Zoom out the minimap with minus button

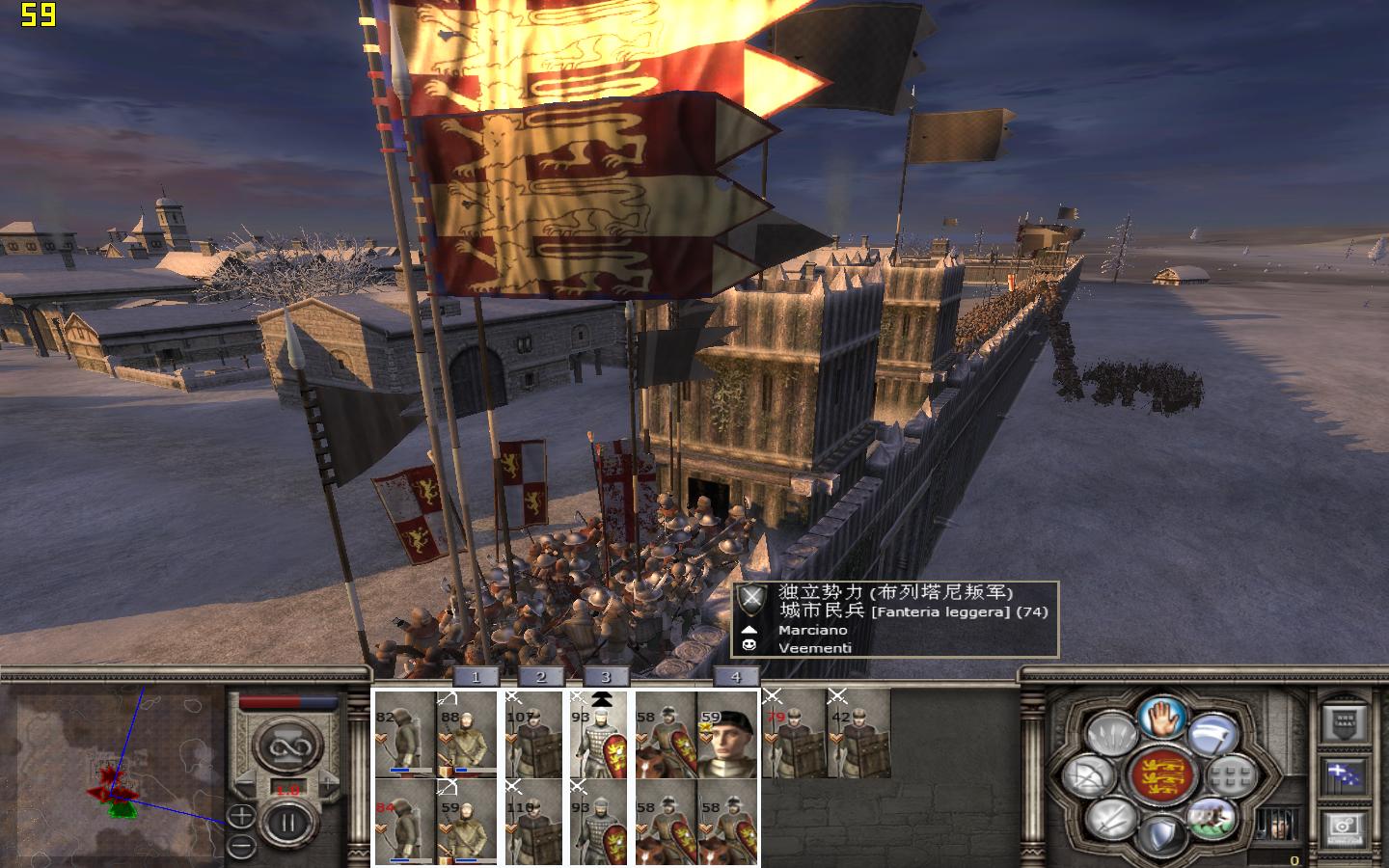coord(241,847)
